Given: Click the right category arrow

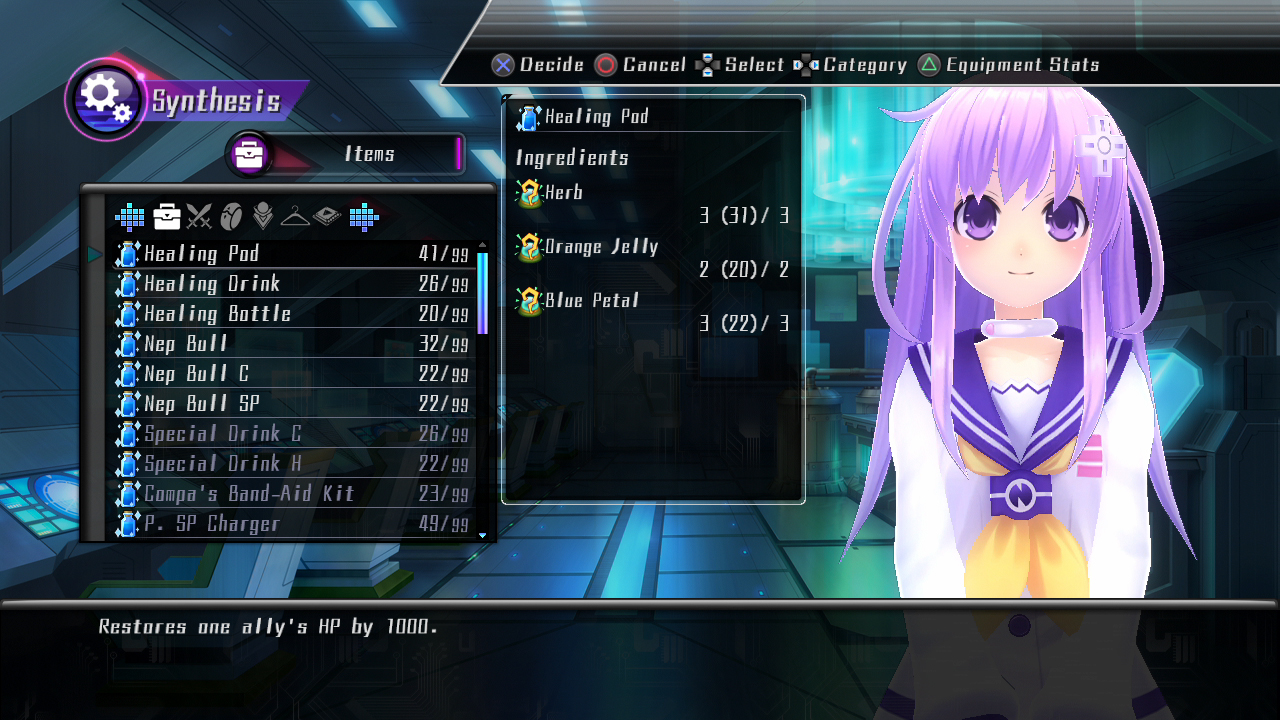Looking at the screenshot, I should (363, 216).
